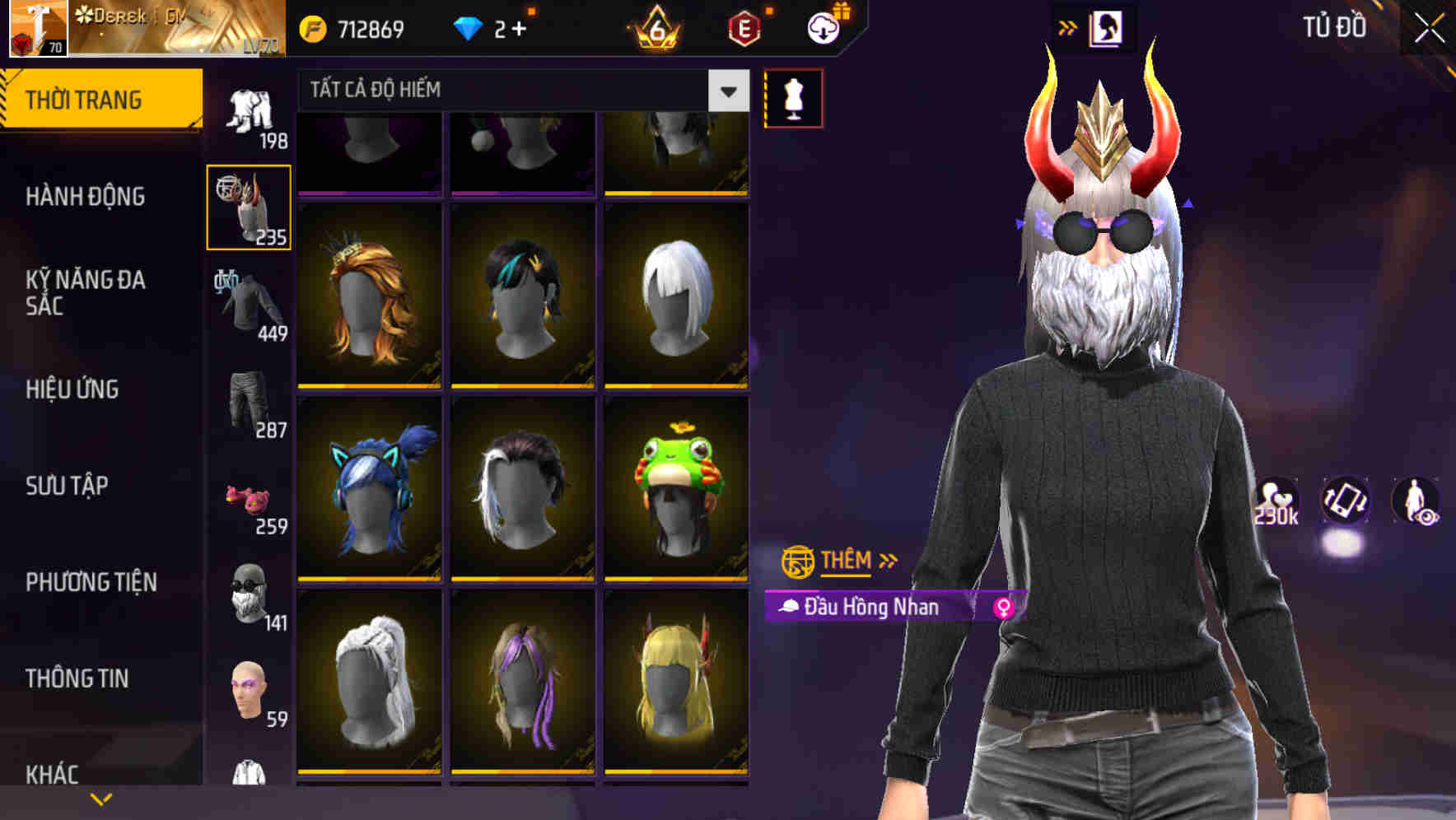Screen dimensions: 1456x820
Task: Open the headwear category icon showing 235 items
Action: coord(248,206)
